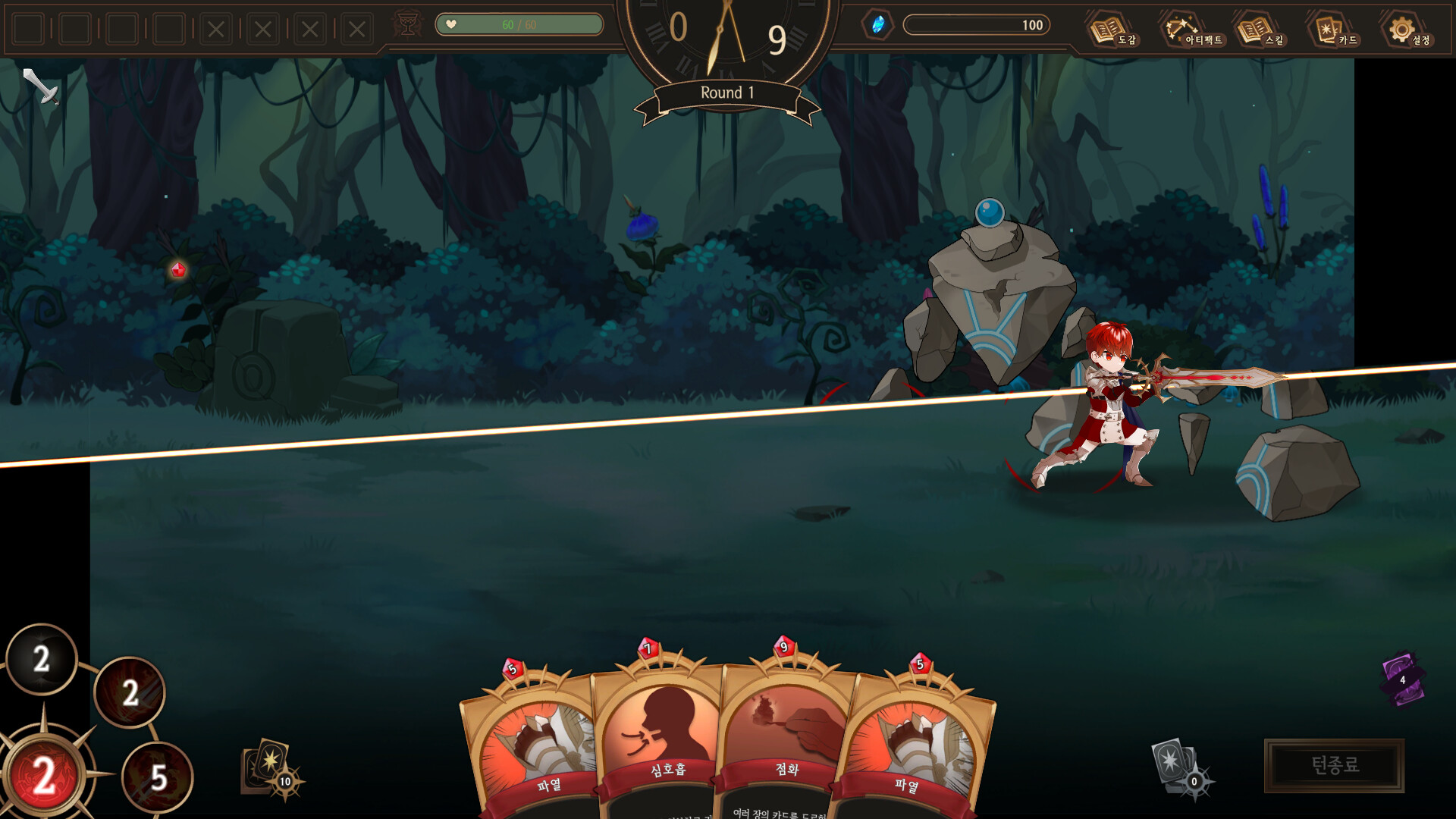Click the heart icon on the health bar
1456x819 pixels.
[x=450, y=24]
